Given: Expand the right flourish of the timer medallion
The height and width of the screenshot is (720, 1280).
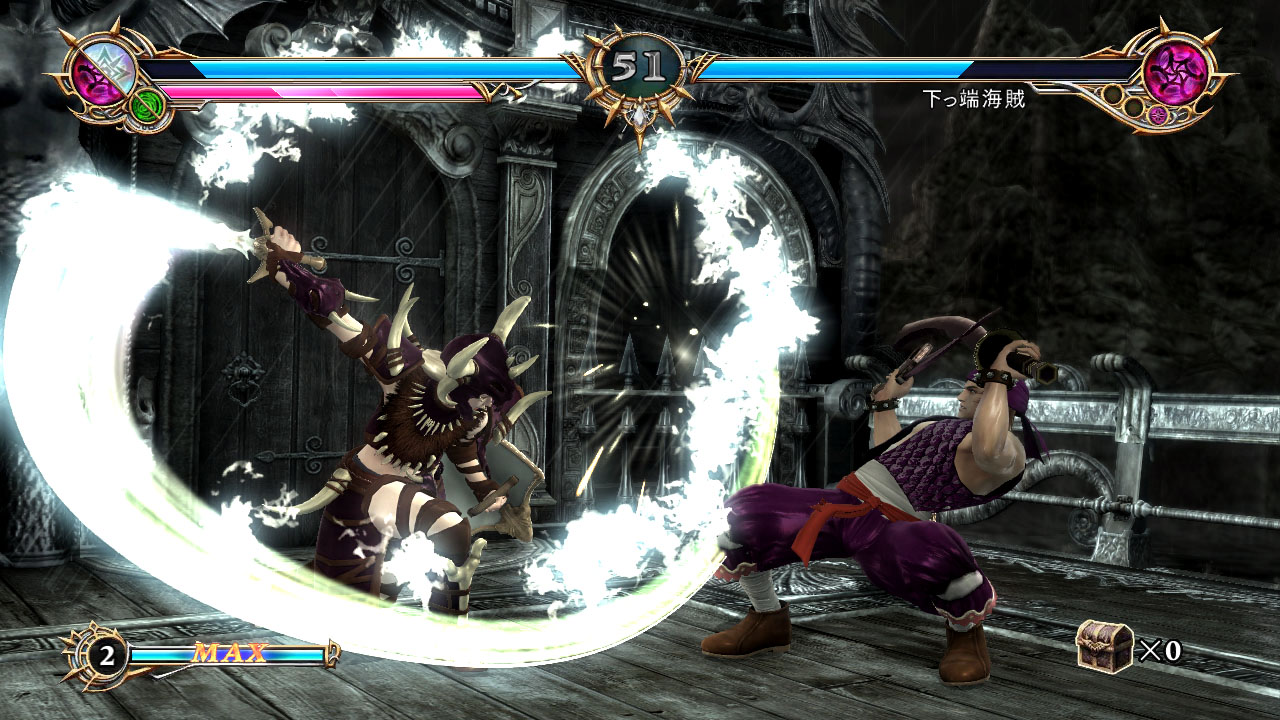Looking at the screenshot, I should 702,67.
